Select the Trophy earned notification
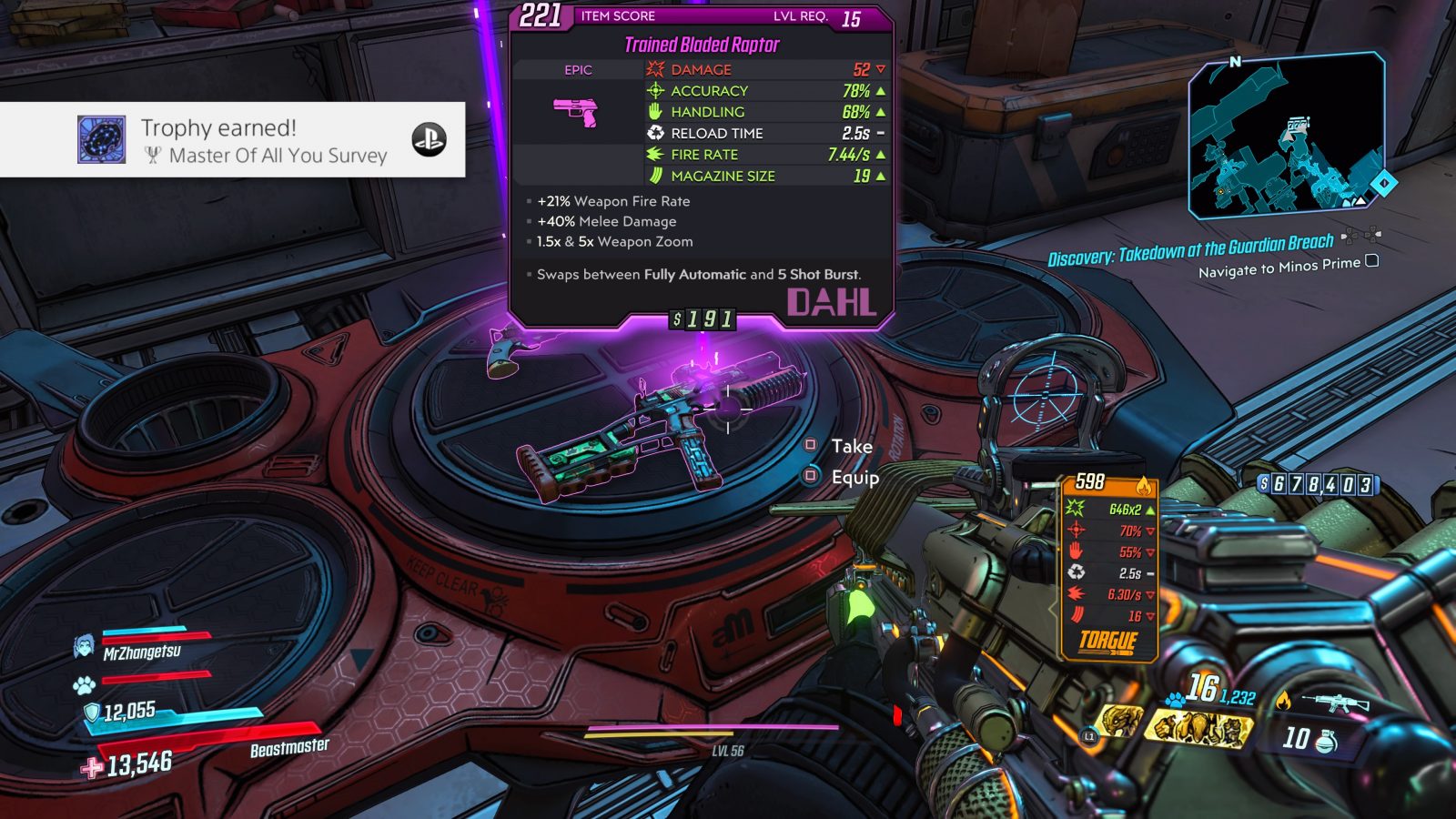 click(233, 139)
